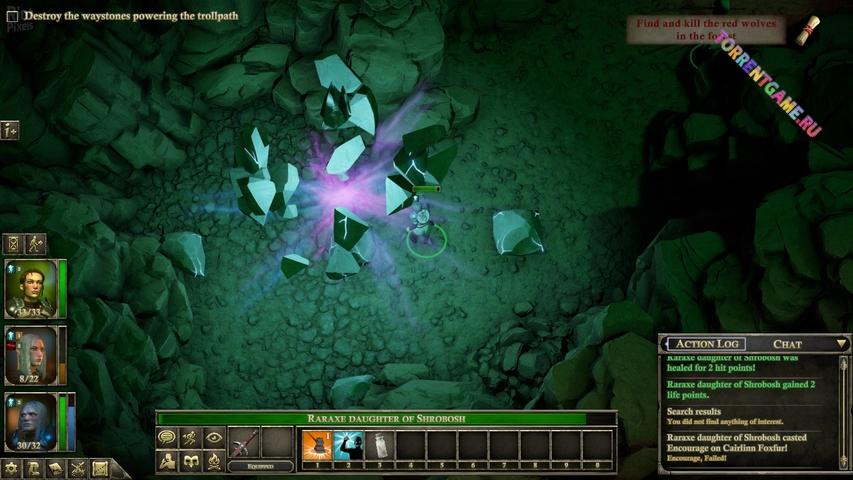853x480 pixels.
Task: Open the gear settings menu
Action: [x=12, y=468]
